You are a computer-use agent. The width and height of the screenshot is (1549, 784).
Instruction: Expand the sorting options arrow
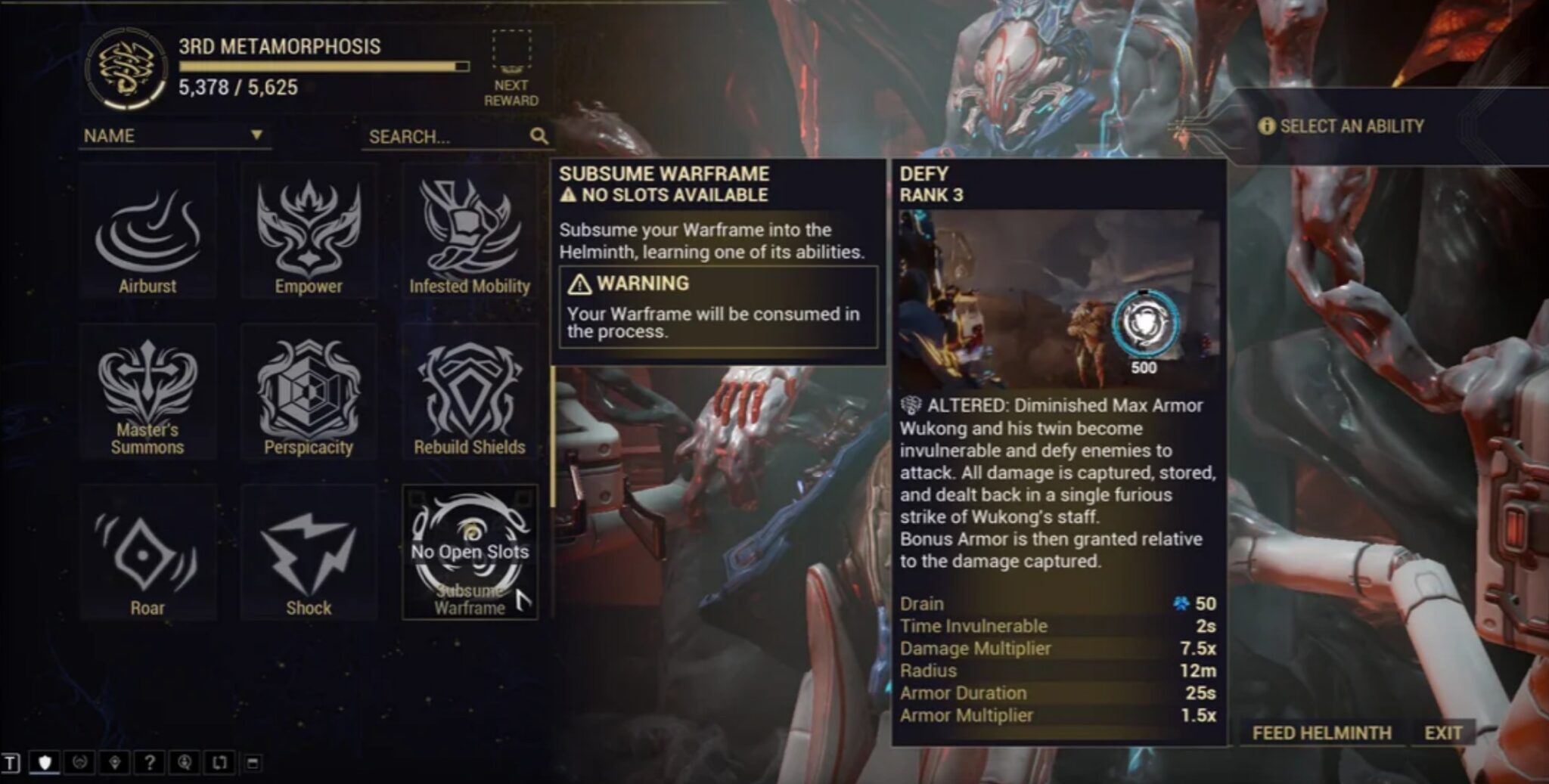click(x=258, y=136)
